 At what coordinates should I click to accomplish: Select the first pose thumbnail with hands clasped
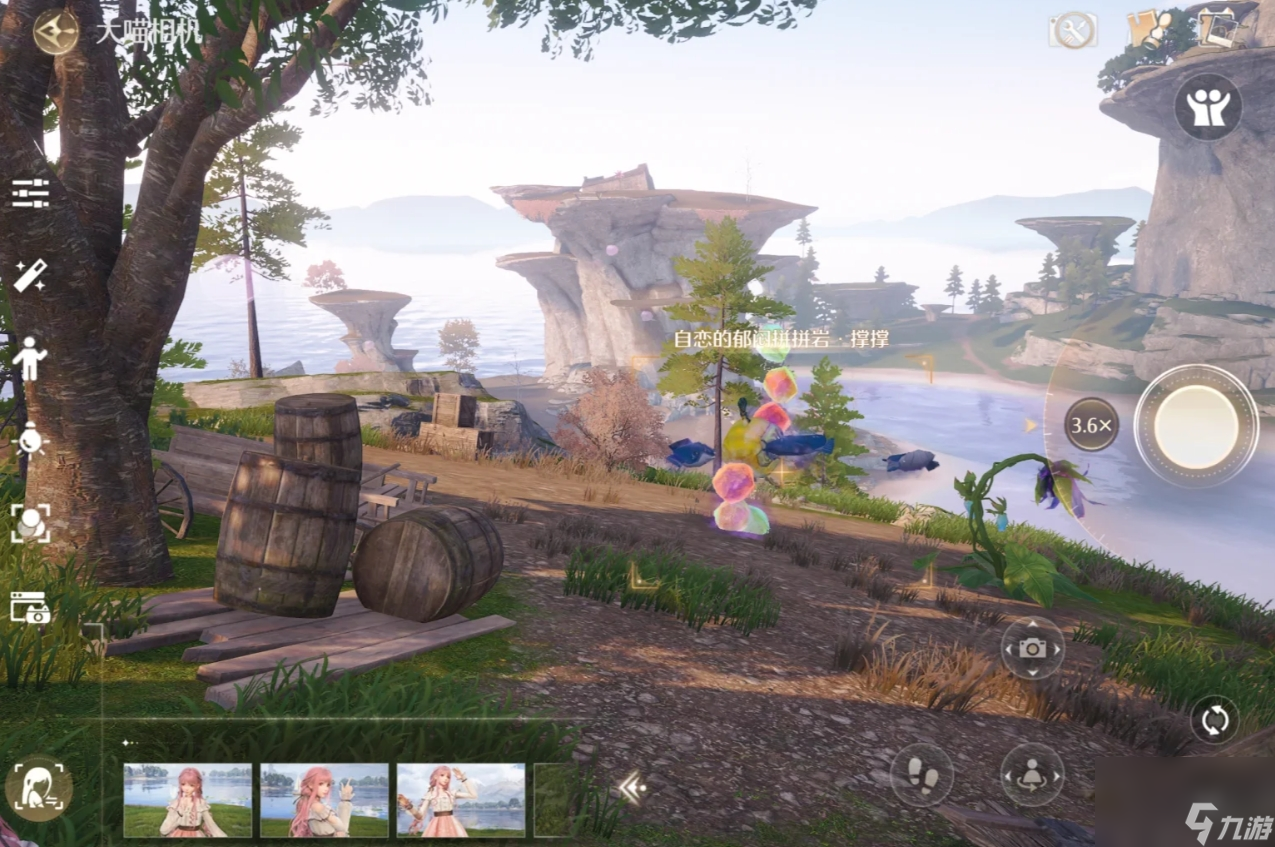tap(187, 800)
